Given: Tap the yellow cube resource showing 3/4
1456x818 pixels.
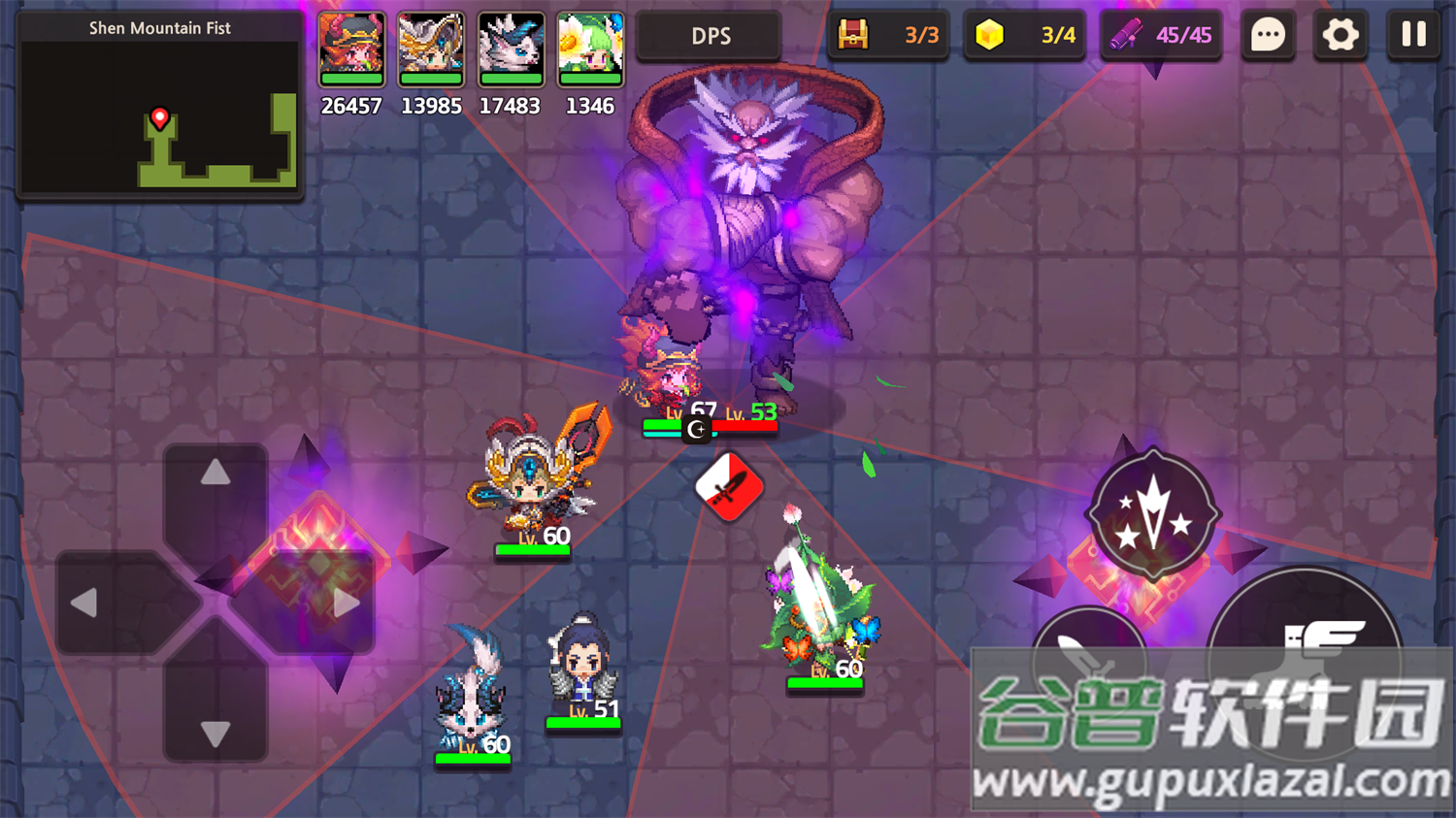Looking at the screenshot, I should click(1024, 35).
